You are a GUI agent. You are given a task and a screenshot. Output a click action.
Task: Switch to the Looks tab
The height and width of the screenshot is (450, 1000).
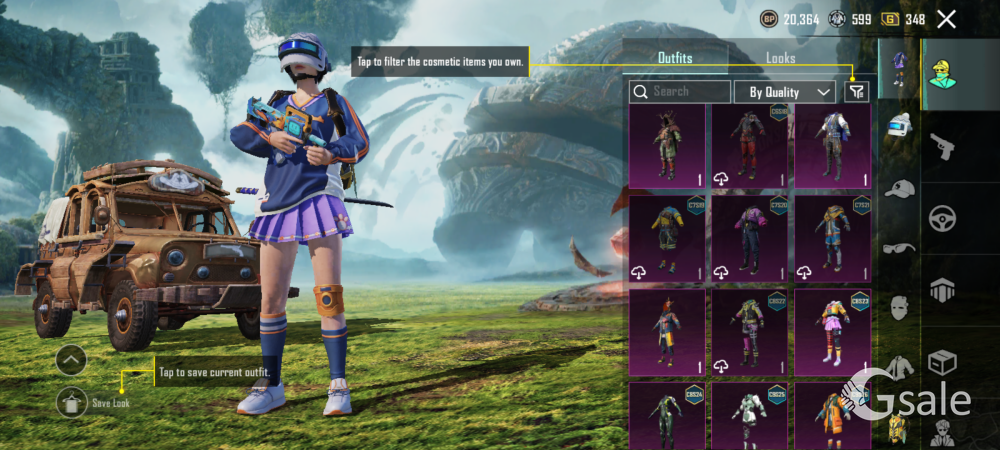tap(780, 58)
